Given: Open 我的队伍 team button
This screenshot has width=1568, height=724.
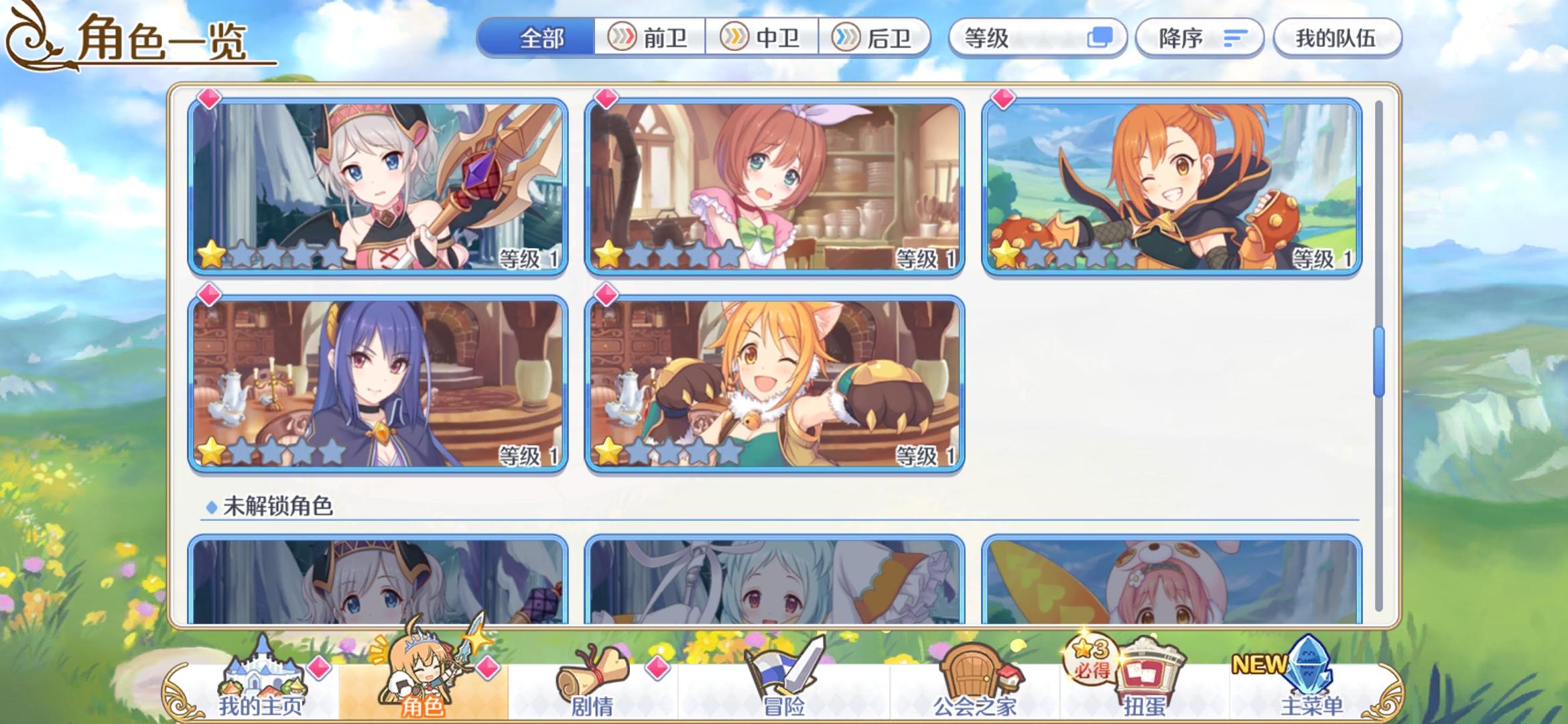Looking at the screenshot, I should [1337, 38].
